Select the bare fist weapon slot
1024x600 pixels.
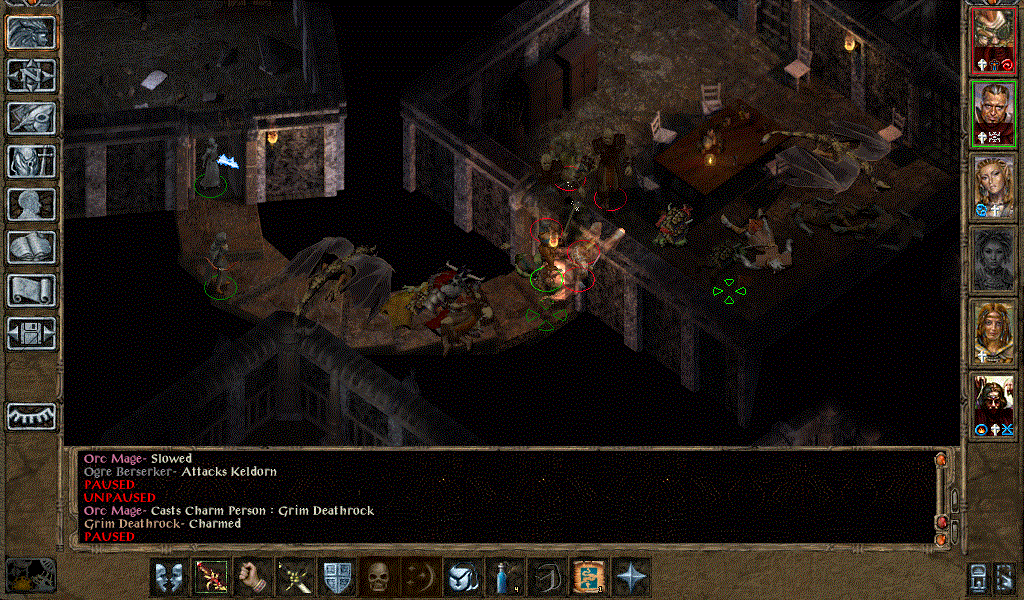pyautogui.click(x=253, y=577)
